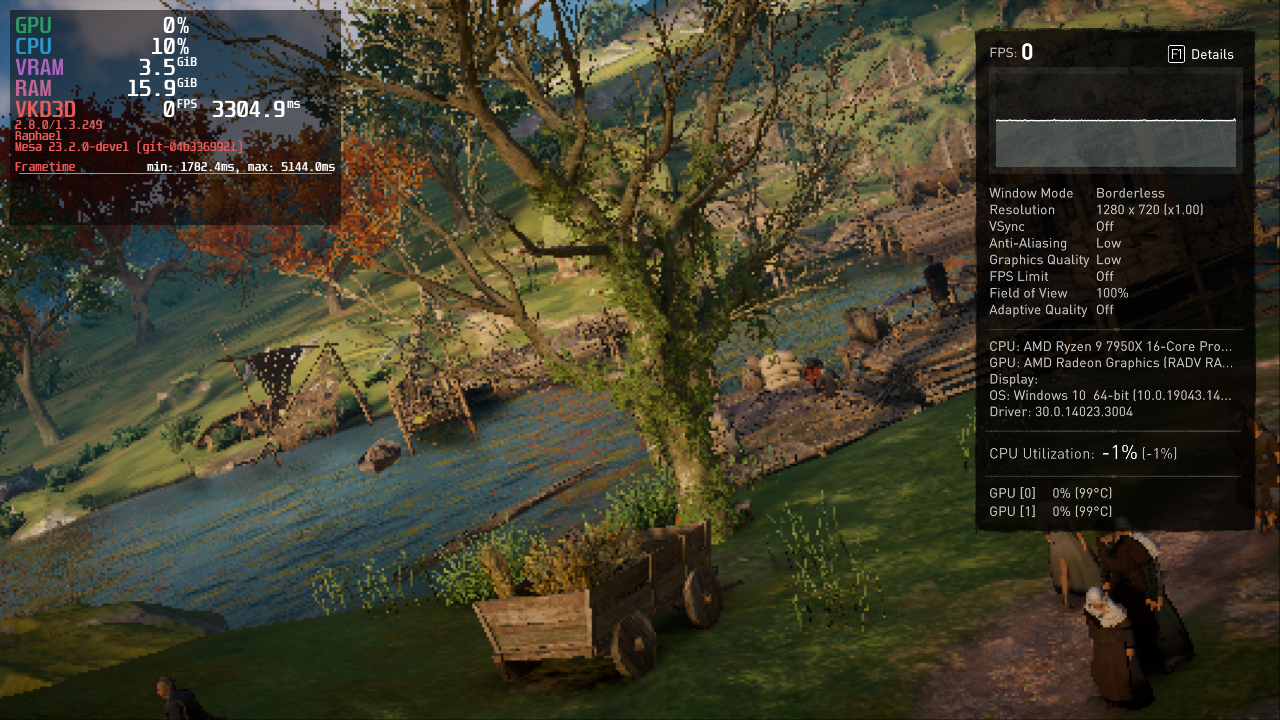This screenshot has width=1280, height=720.
Task: Select the VKD3D version indicator
Action: (46, 108)
